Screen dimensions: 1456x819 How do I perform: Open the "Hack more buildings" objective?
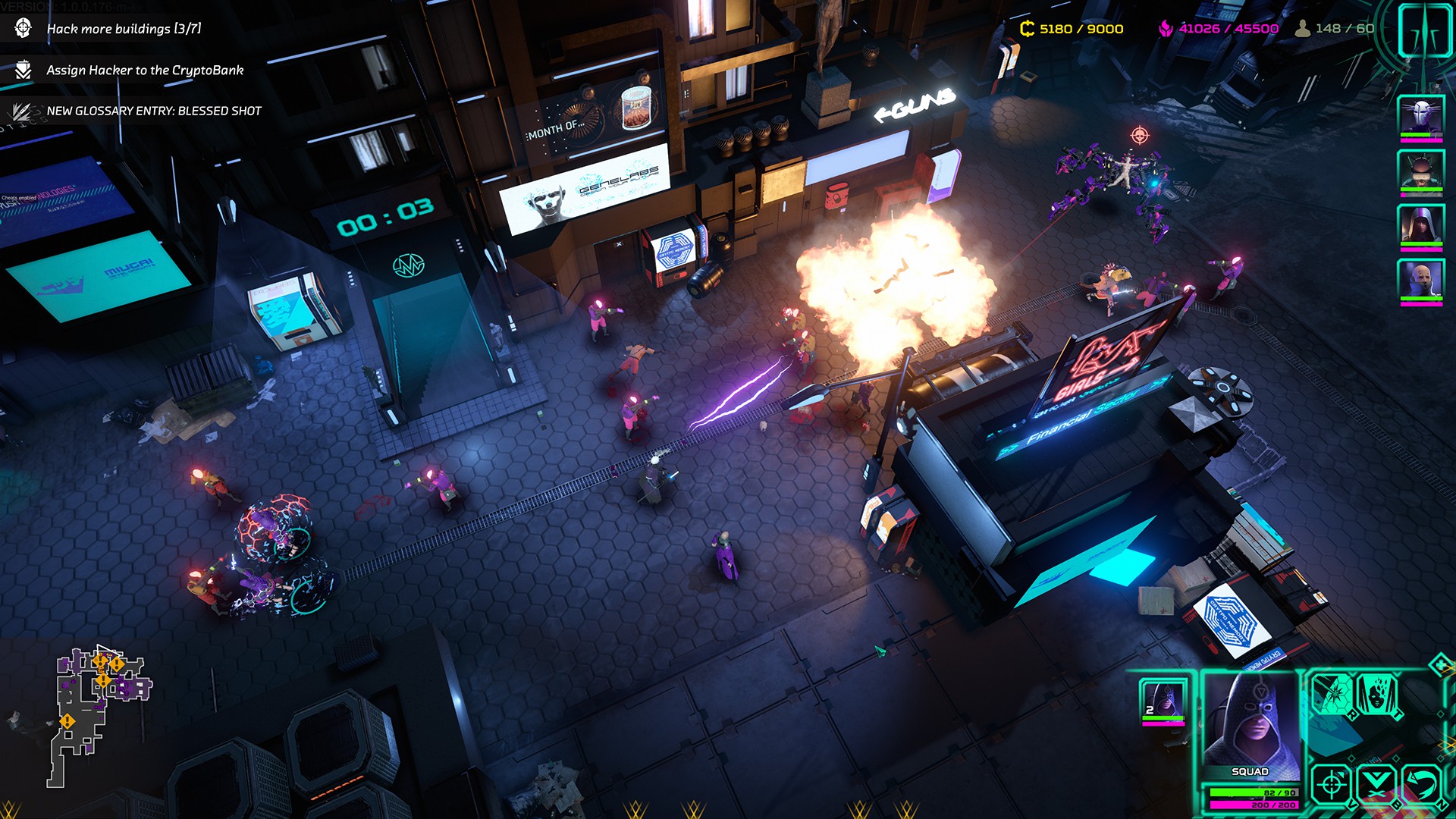tap(124, 29)
